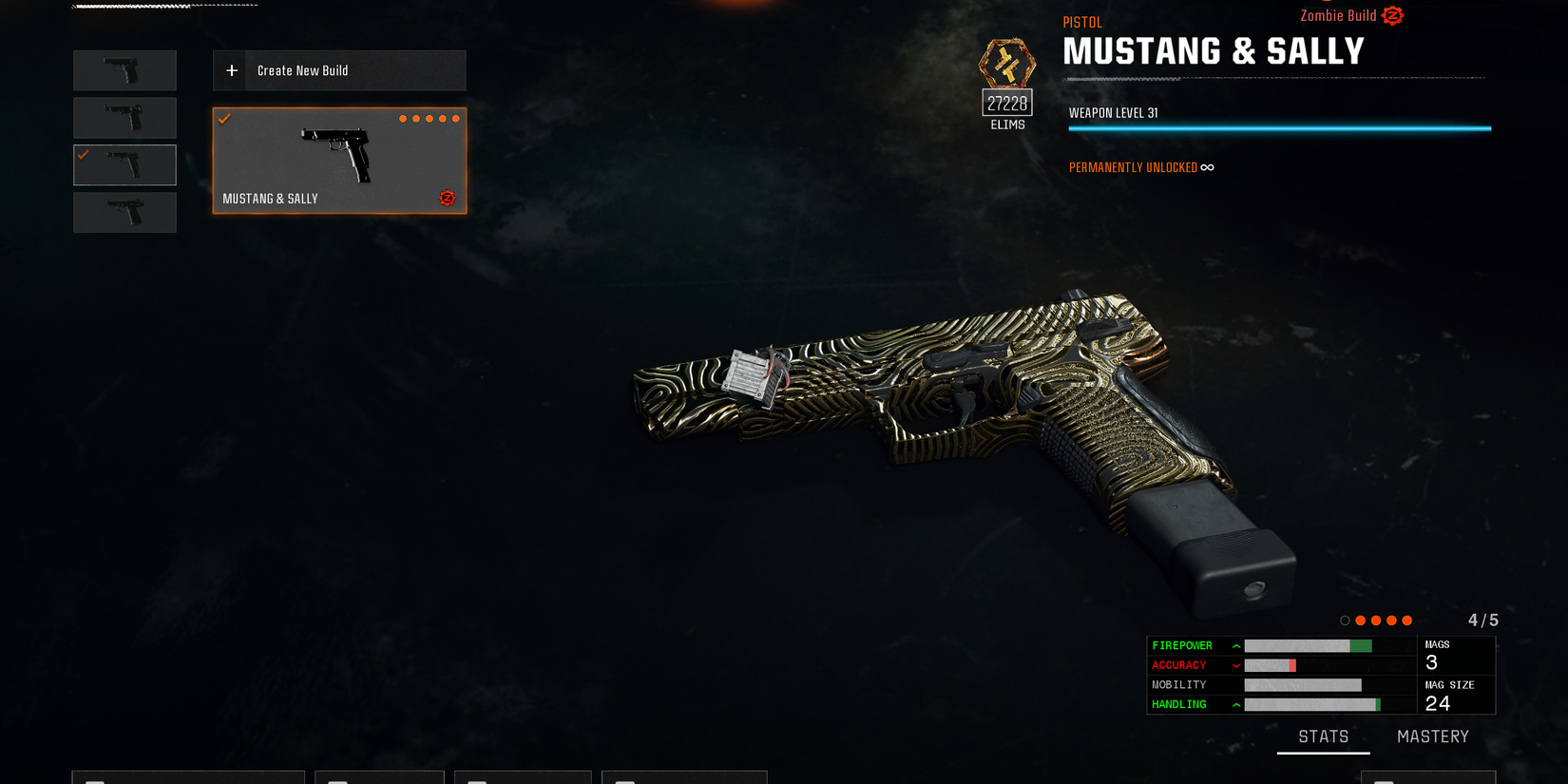Click the orange checkmark on the Mustang & Sally build

(x=225, y=119)
